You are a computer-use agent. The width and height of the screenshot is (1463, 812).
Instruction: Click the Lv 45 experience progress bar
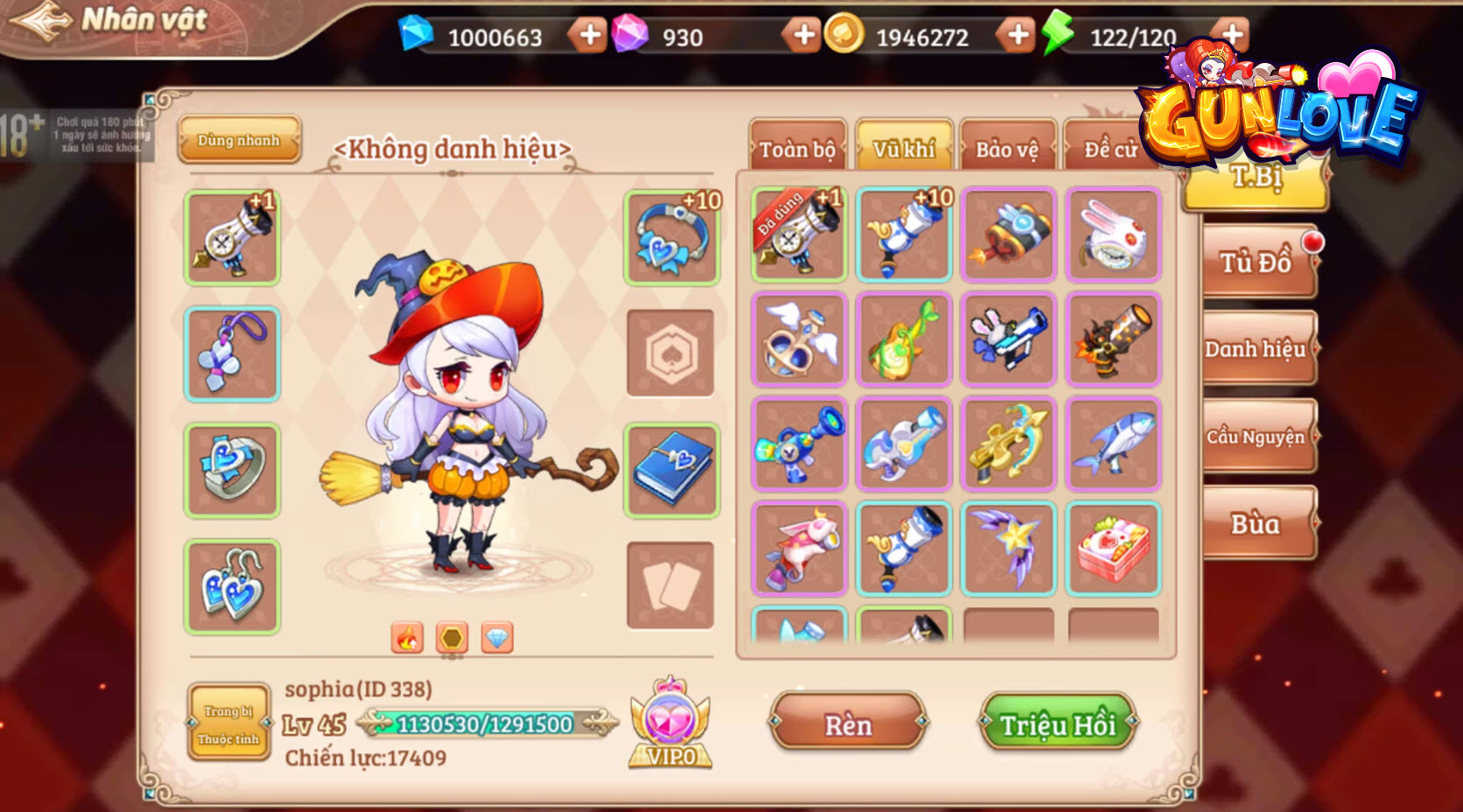pos(484,724)
